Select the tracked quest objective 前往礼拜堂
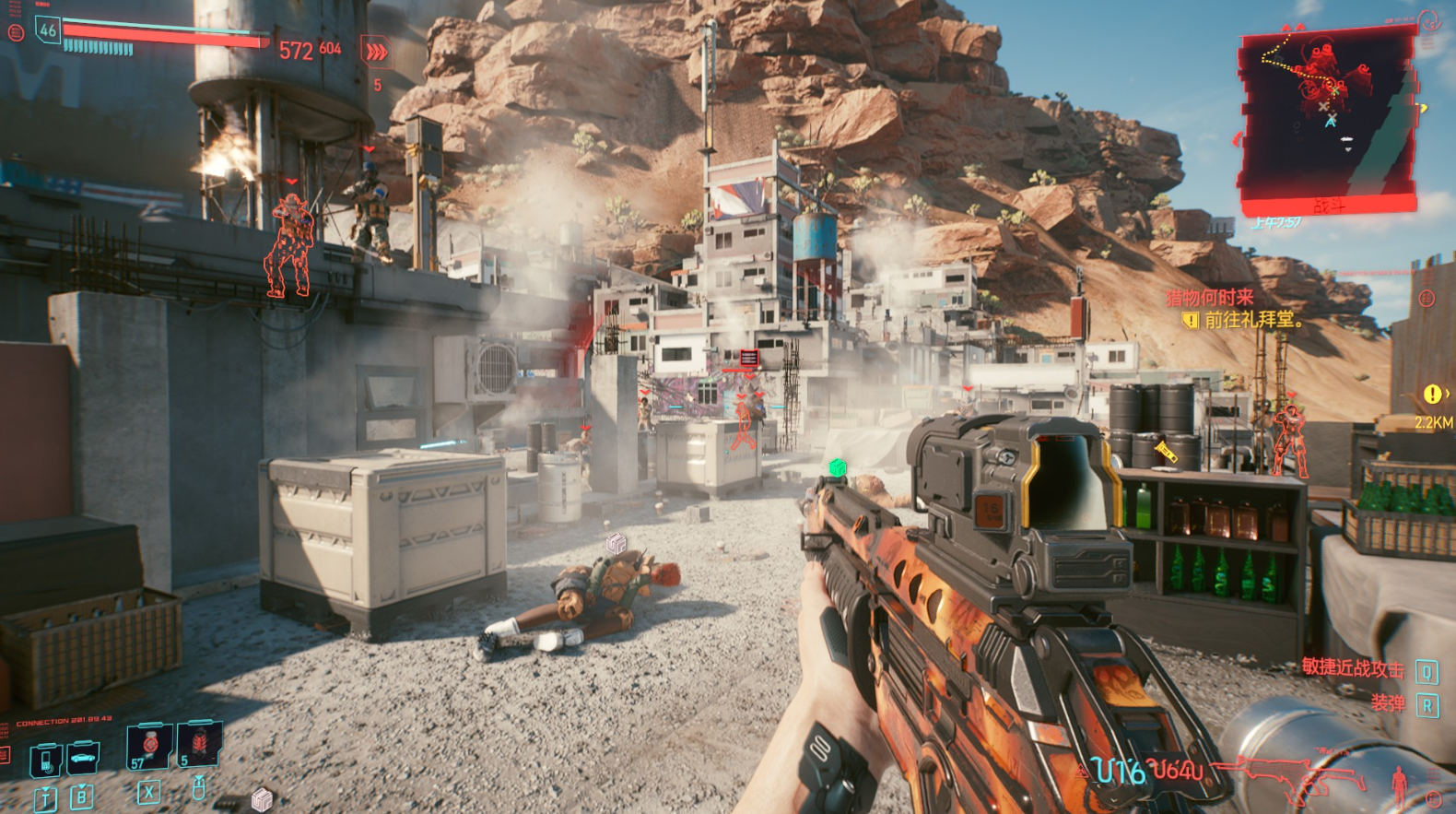 pyautogui.click(x=1253, y=321)
